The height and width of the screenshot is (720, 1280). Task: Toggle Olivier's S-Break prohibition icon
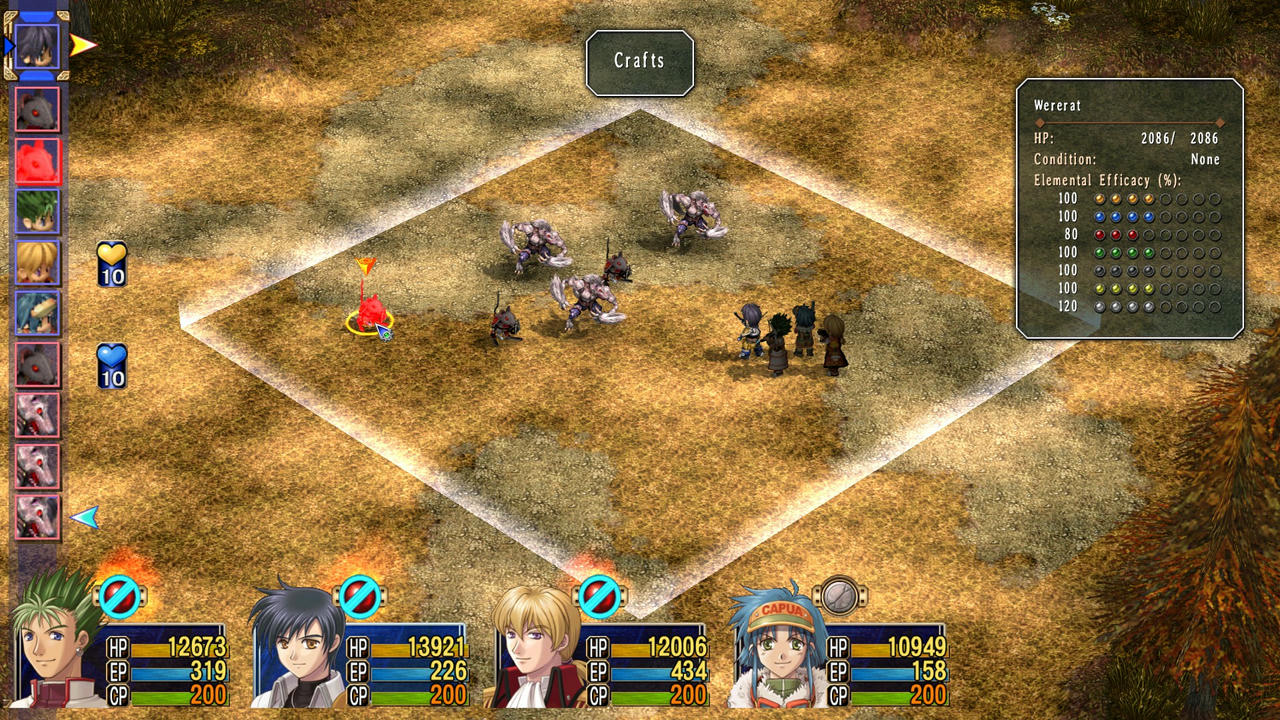600,597
